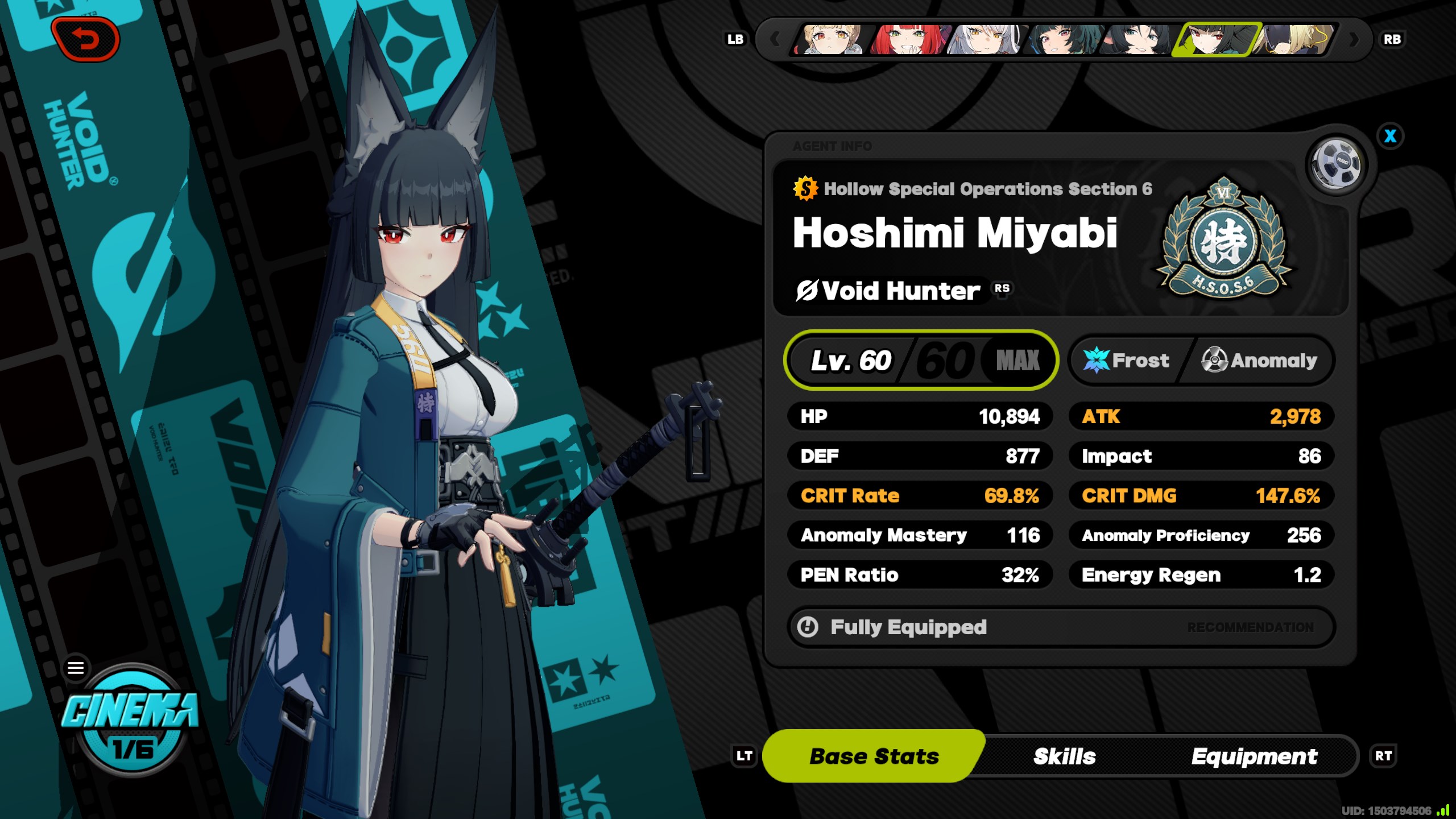
Task: Open the W-Engine disc icon
Action: pyautogui.click(x=1337, y=163)
